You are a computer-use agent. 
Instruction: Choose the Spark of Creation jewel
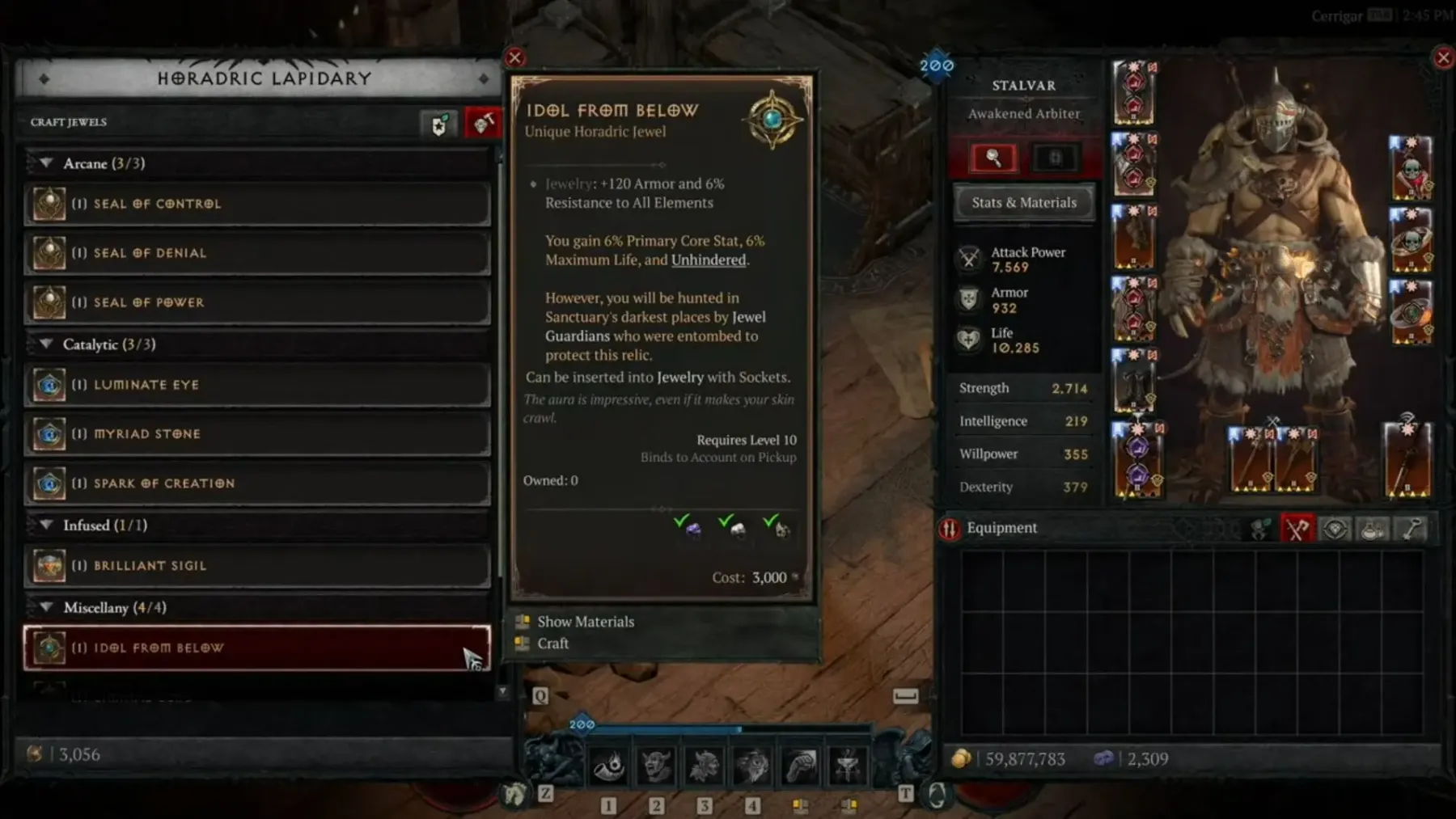click(x=257, y=483)
